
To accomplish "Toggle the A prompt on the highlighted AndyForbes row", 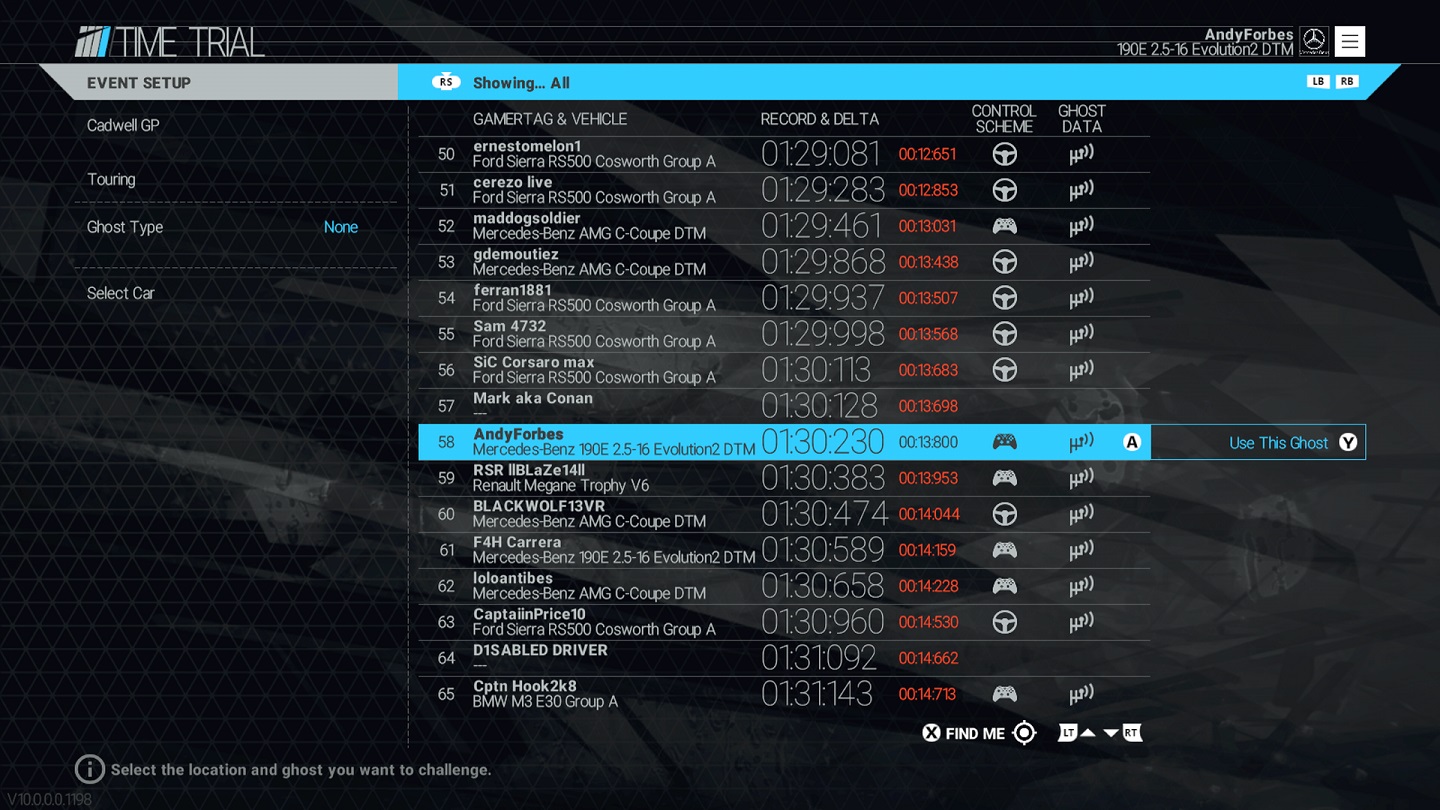I will pos(1132,441).
